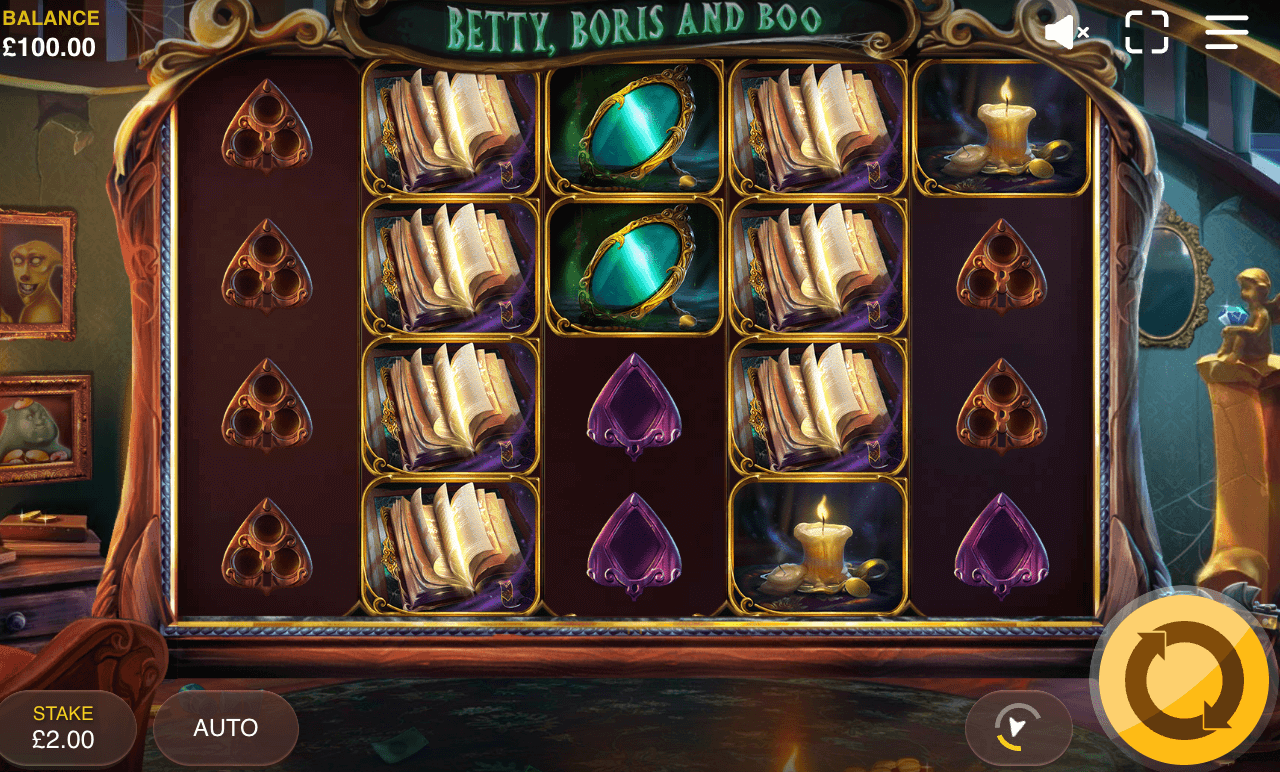Enter fullscreen mode
Image resolution: width=1280 pixels, height=772 pixels.
(x=1147, y=32)
